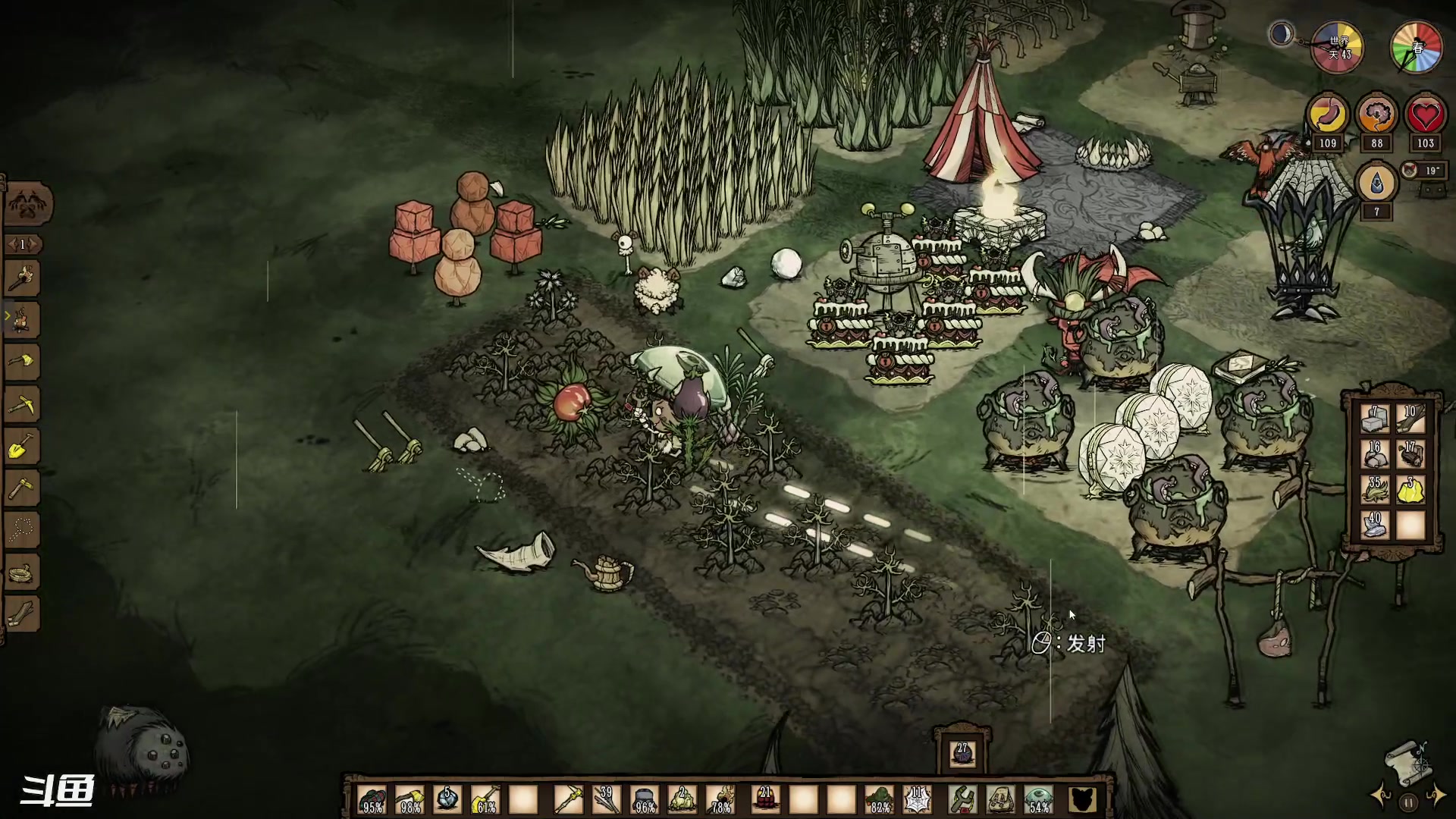Select the torch crafting recipe
Image resolution: width=1456 pixels, height=819 pixels.
coord(22,279)
